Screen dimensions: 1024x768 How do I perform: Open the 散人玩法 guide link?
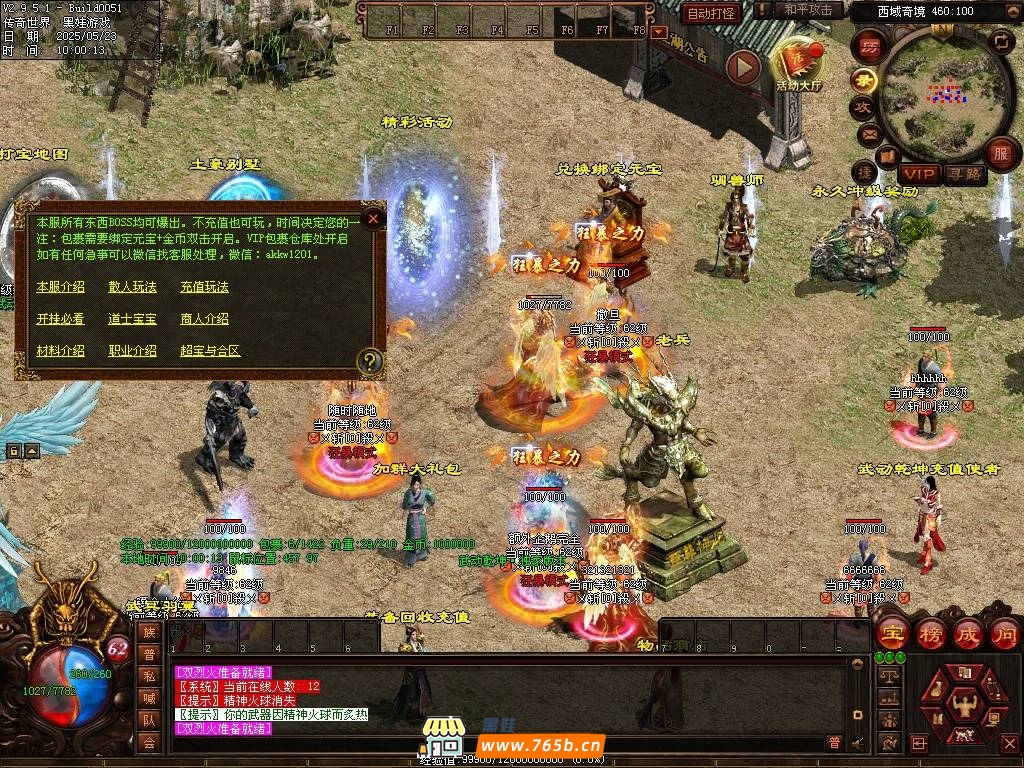coord(132,287)
